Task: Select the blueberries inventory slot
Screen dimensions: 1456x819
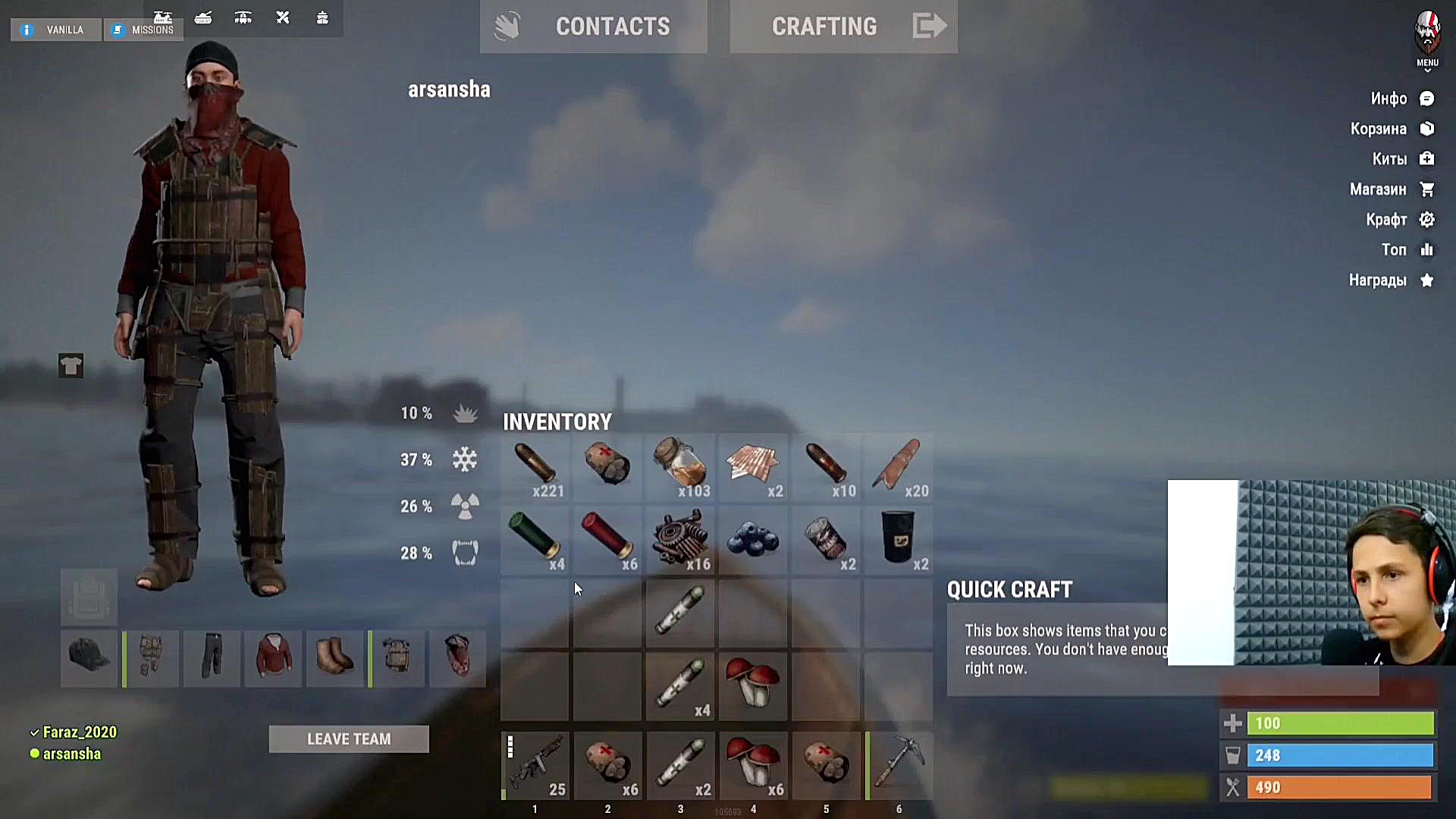Action: coord(753,540)
